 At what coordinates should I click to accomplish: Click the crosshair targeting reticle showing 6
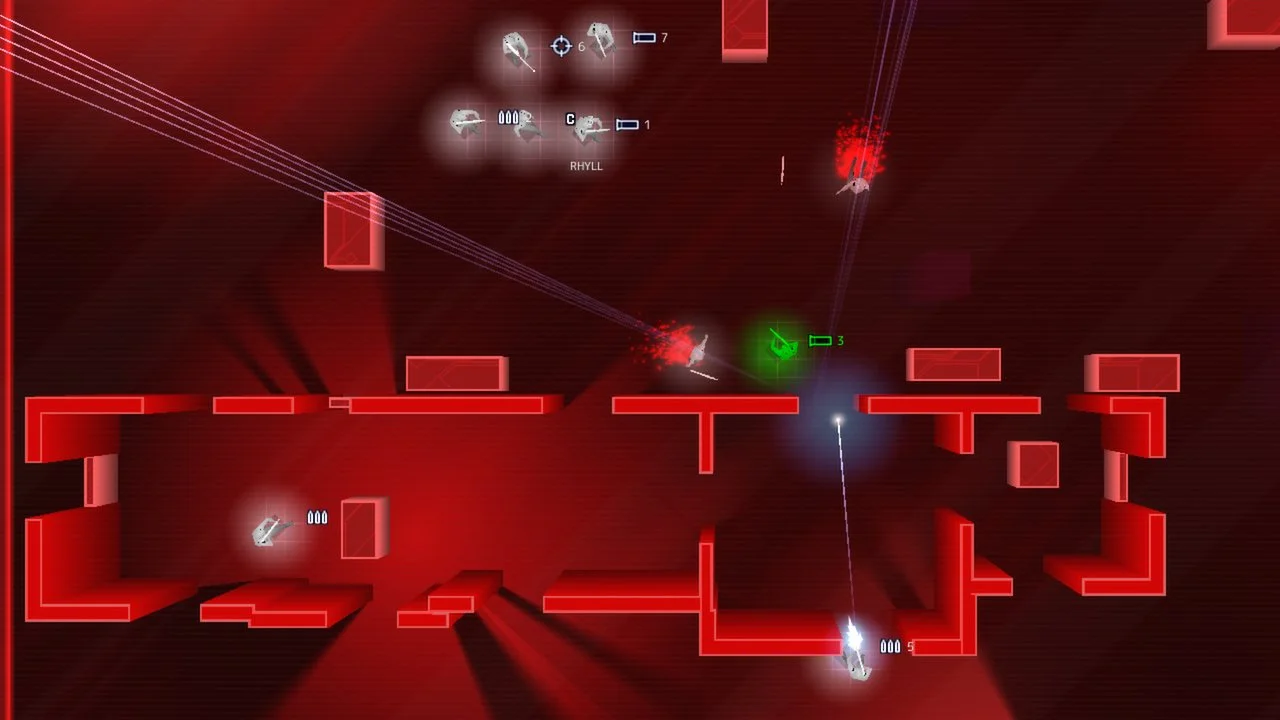[x=561, y=46]
